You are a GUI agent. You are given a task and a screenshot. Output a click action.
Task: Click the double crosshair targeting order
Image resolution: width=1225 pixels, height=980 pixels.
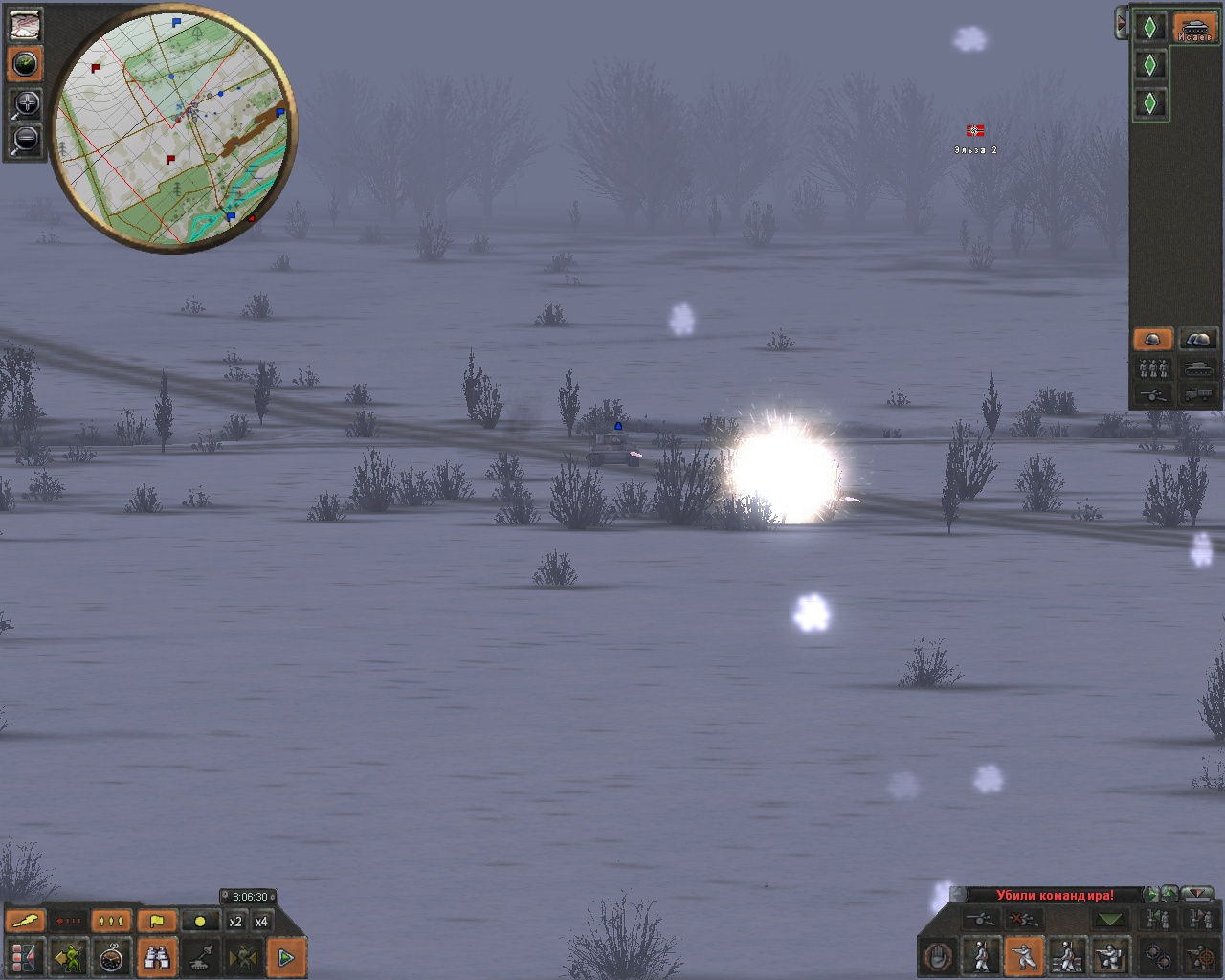pyautogui.click(x=1158, y=956)
